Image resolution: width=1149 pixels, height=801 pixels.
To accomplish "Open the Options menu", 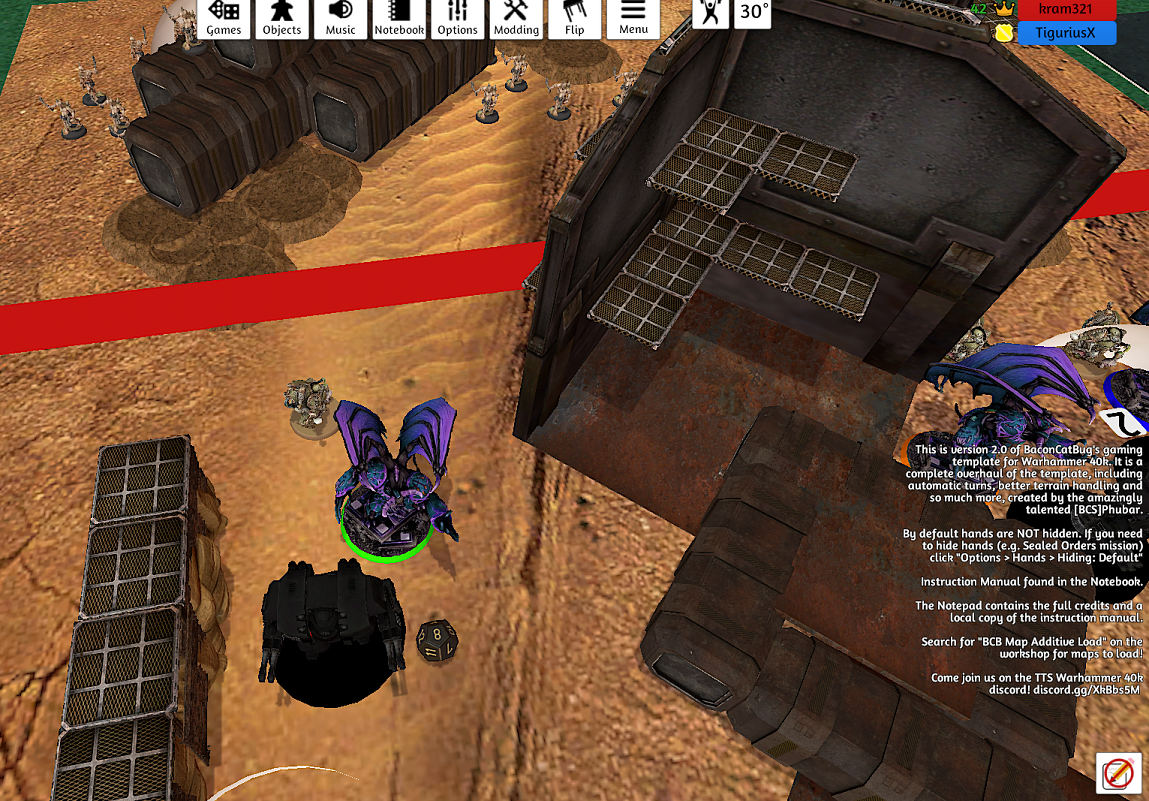I will click(x=457, y=18).
